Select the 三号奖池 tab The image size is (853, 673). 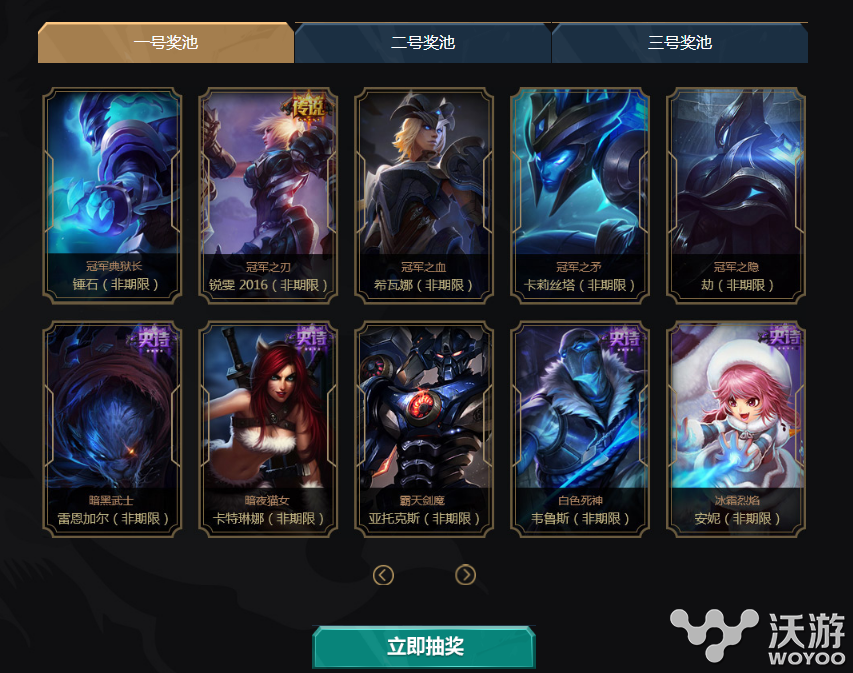[679, 43]
